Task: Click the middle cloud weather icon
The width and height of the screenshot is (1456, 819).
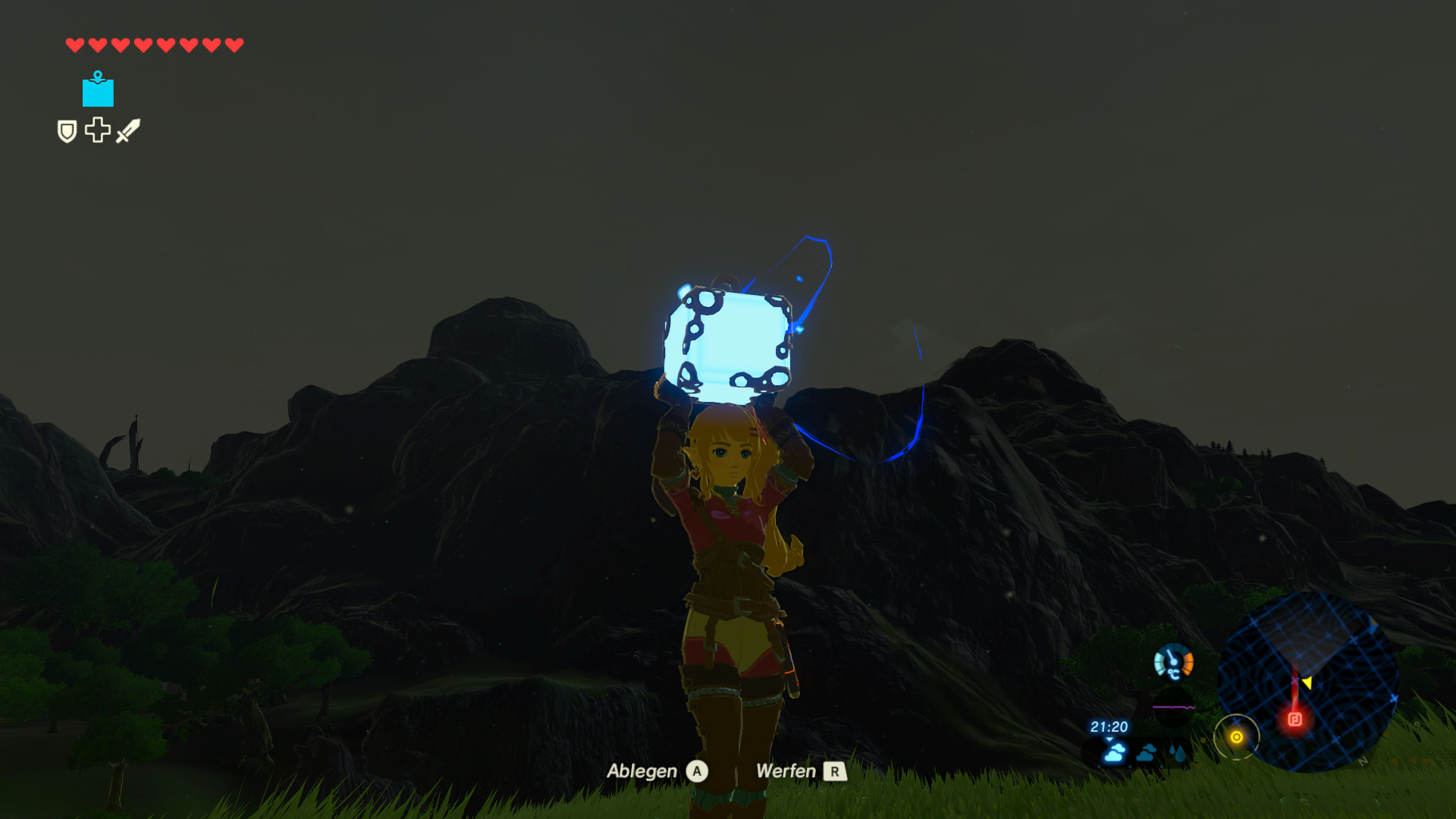Action: [1147, 754]
